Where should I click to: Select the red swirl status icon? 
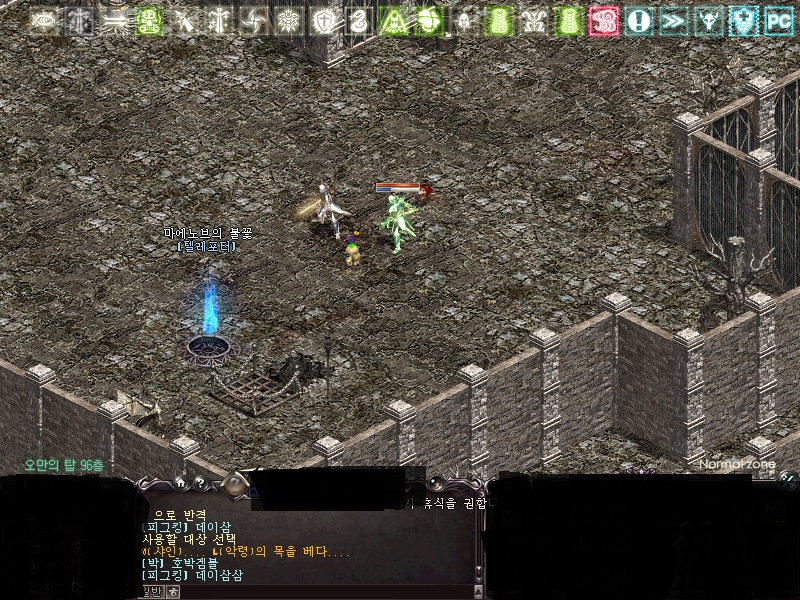click(603, 20)
